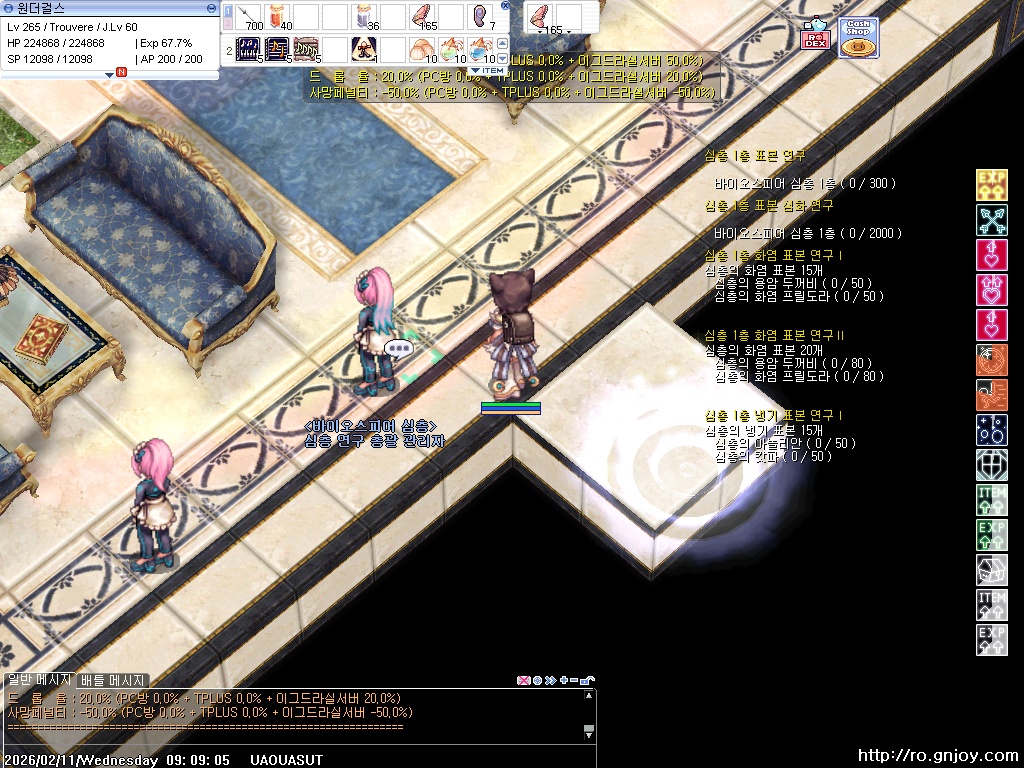
Task: Enlarge chat window with the plus button
Action: pyautogui.click(x=564, y=680)
